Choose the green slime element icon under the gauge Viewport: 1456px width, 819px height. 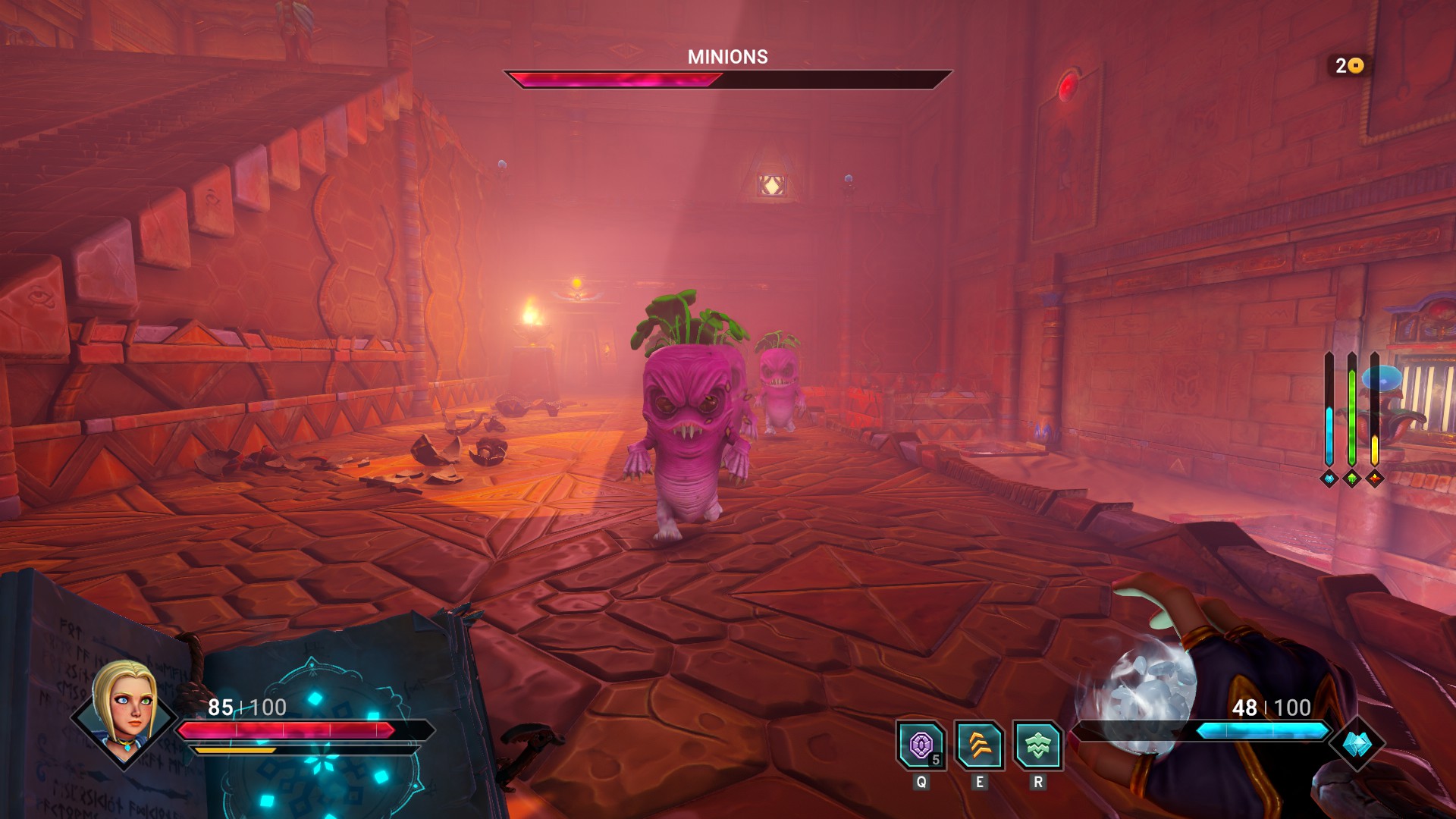pyautogui.click(x=1351, y=479)
